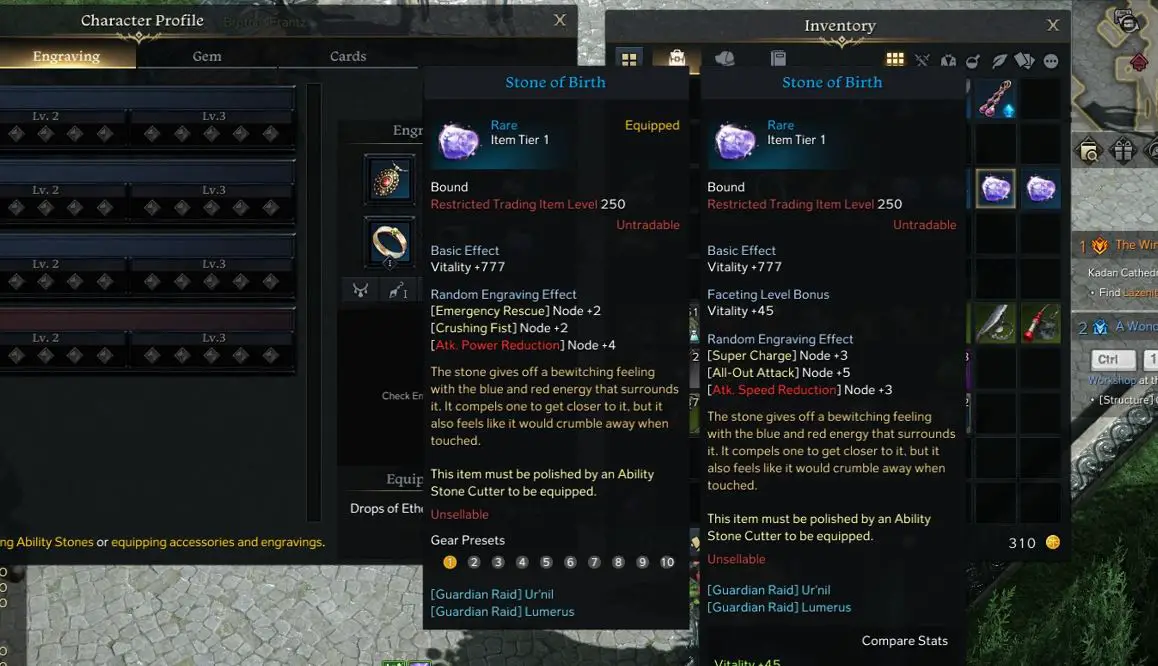
Task: Open the inventory book tab
Action: pyautogui.click(x=778, y=59)
